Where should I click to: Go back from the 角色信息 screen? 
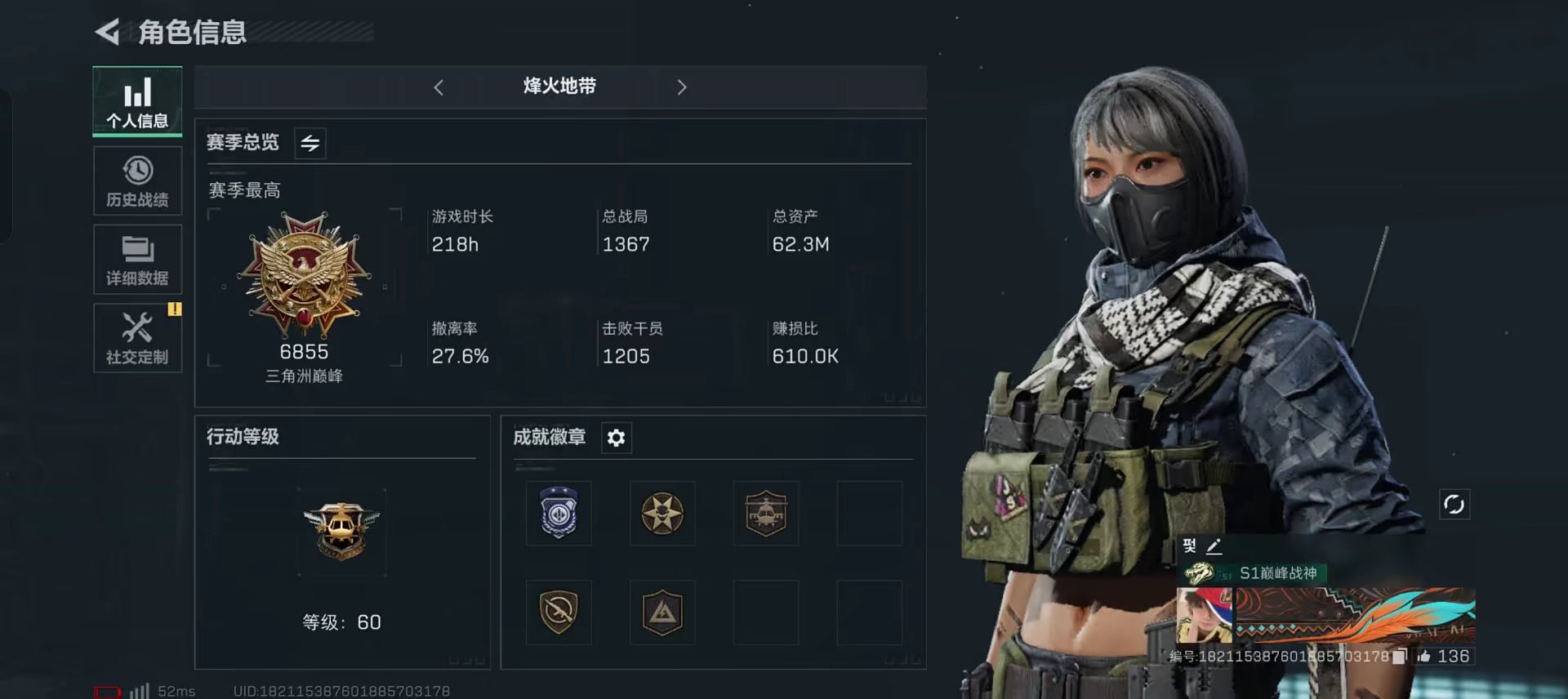point(108,32)
